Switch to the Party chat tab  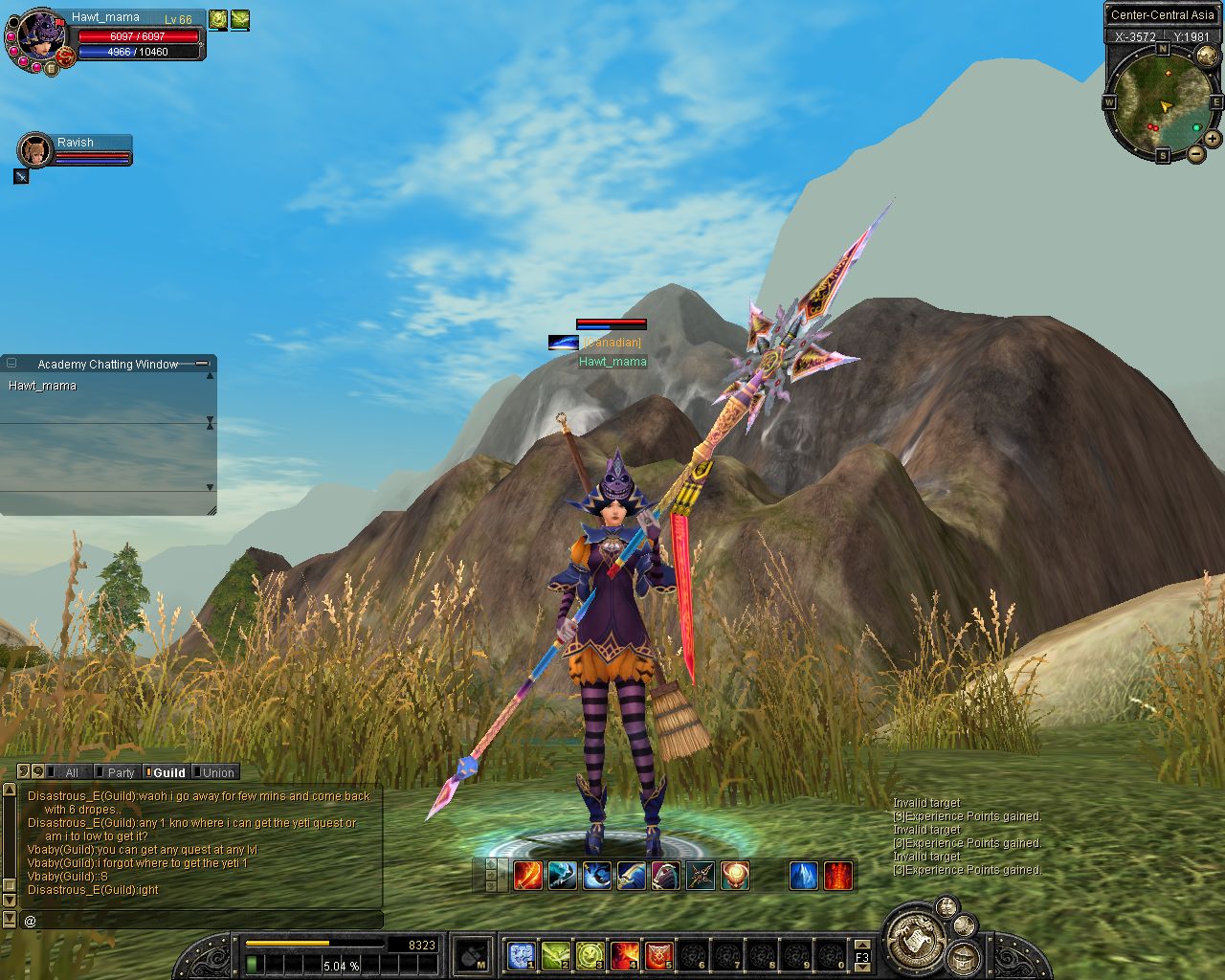(120, 772)
